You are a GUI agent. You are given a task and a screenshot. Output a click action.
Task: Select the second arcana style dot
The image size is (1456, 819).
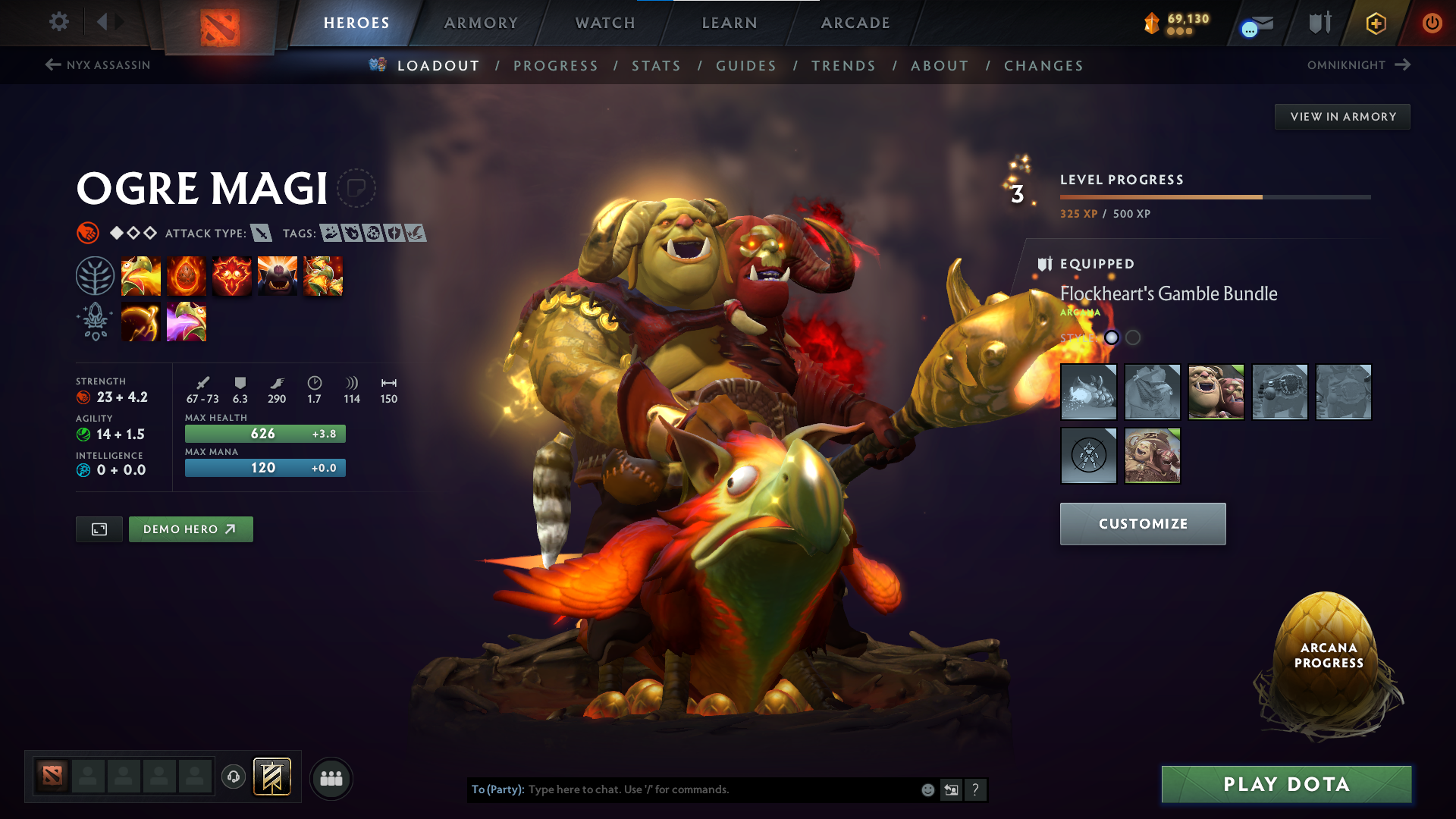(x=1131, y=338)
